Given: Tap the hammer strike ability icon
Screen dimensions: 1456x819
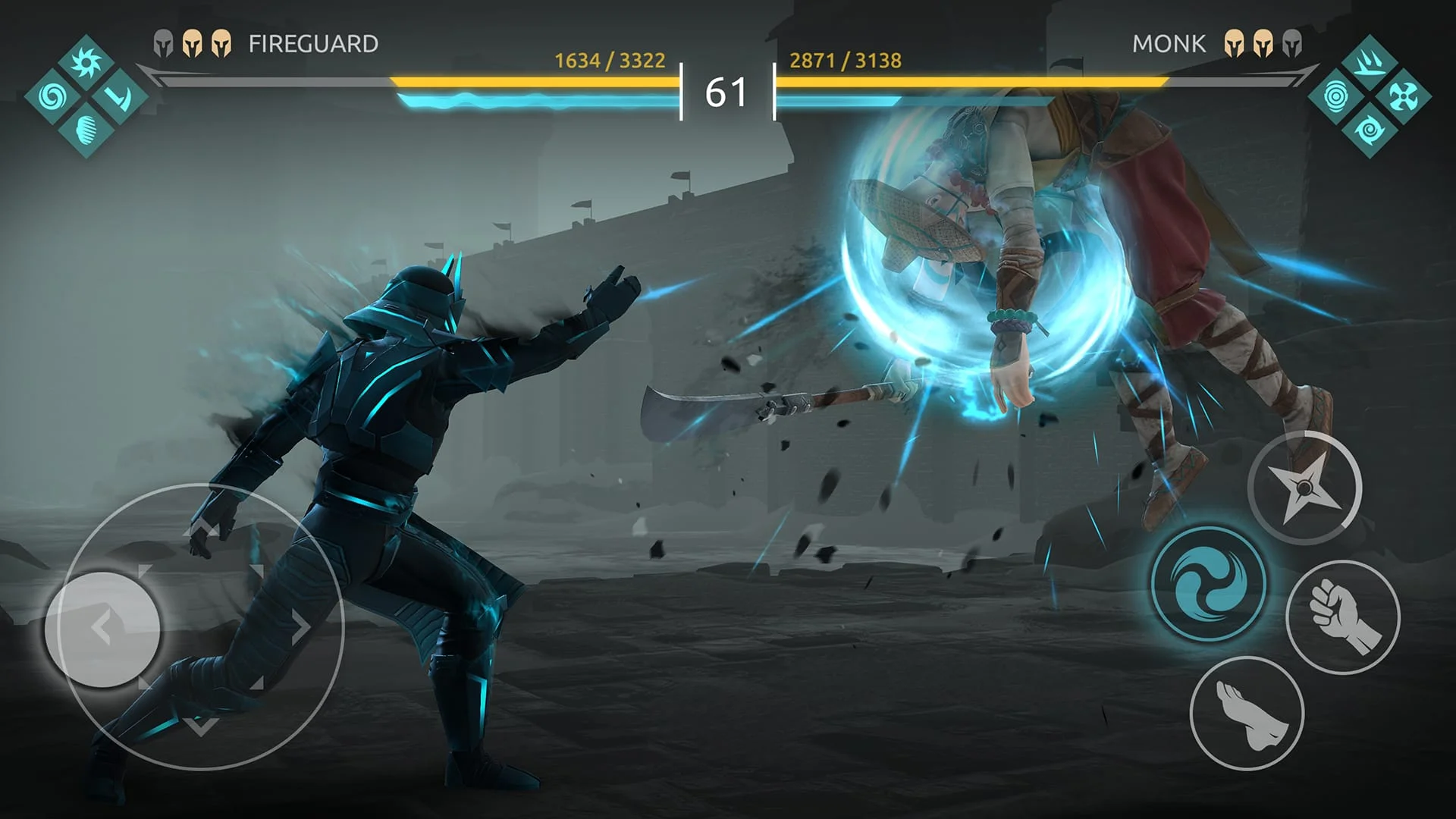Looking at the screenshot, I should coord(119,99).
